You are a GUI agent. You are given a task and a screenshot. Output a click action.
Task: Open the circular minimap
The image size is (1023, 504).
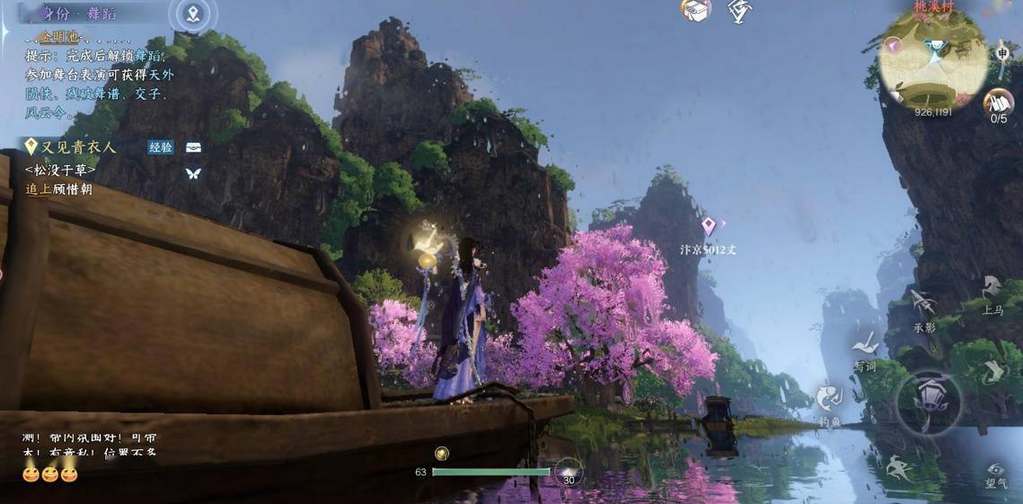(932, 58)
